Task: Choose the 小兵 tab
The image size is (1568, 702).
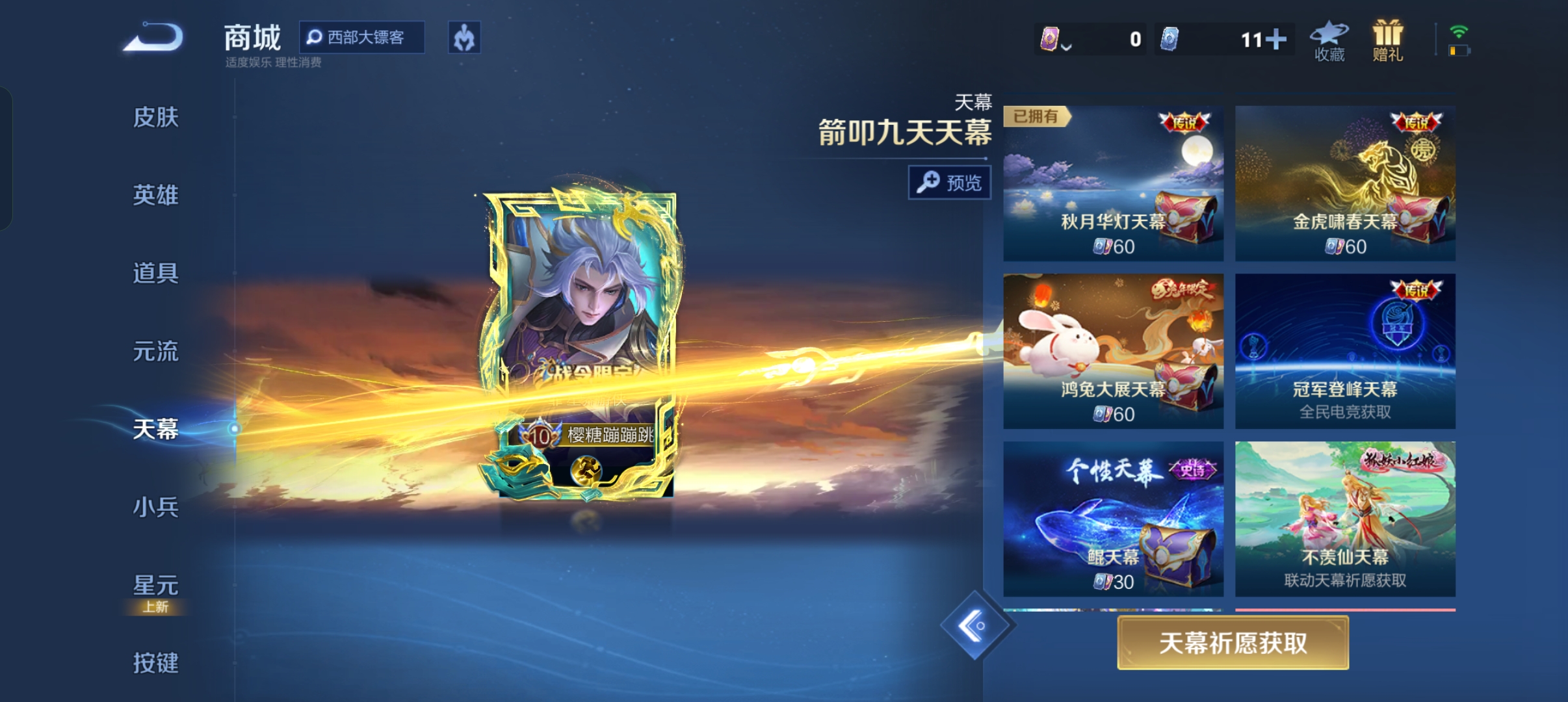Action: tap(155, 507)
